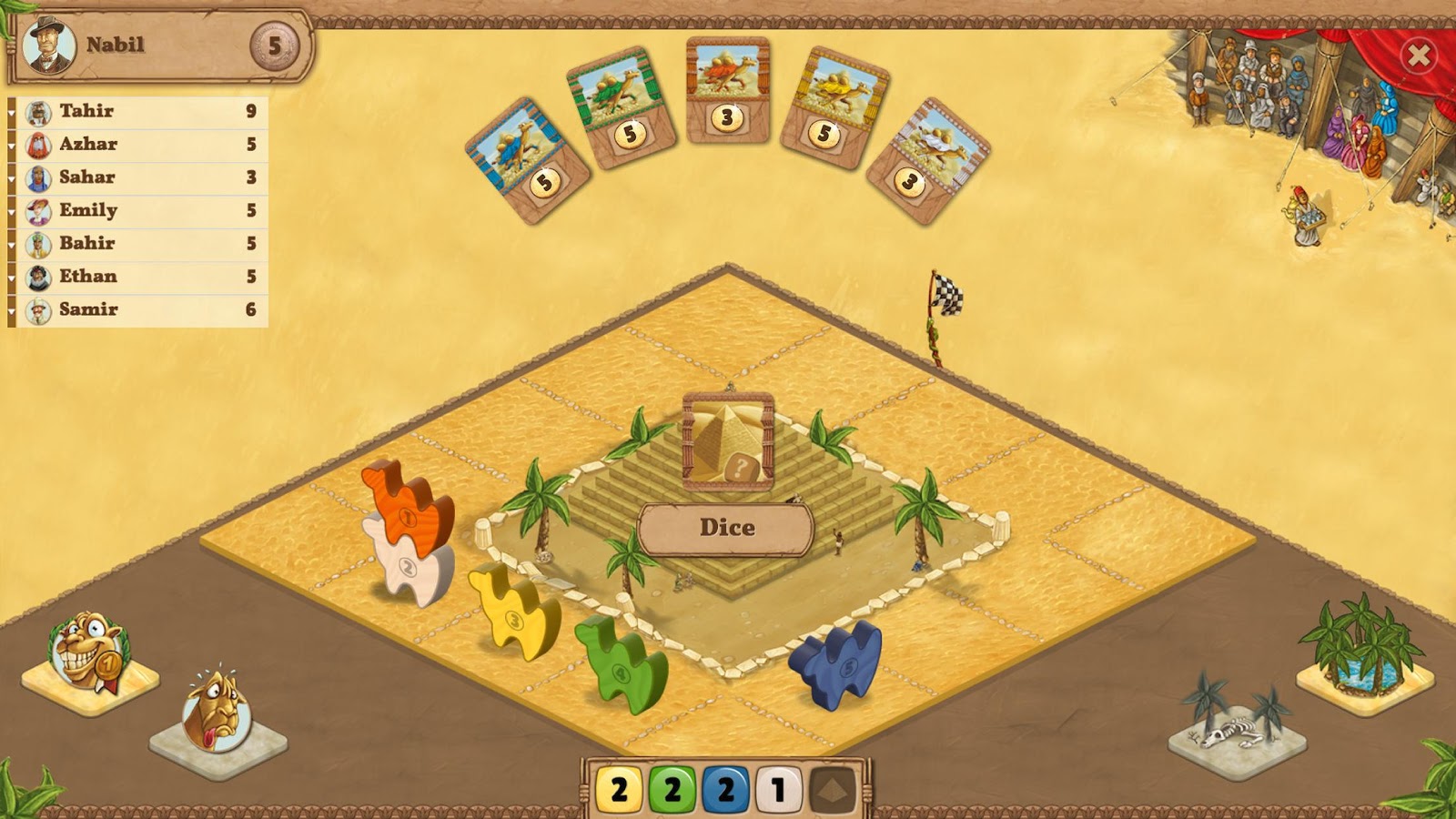Screen dimensions: 1456x819
Task: Expand Emily's player row
Action: click(x=138, y=210)
